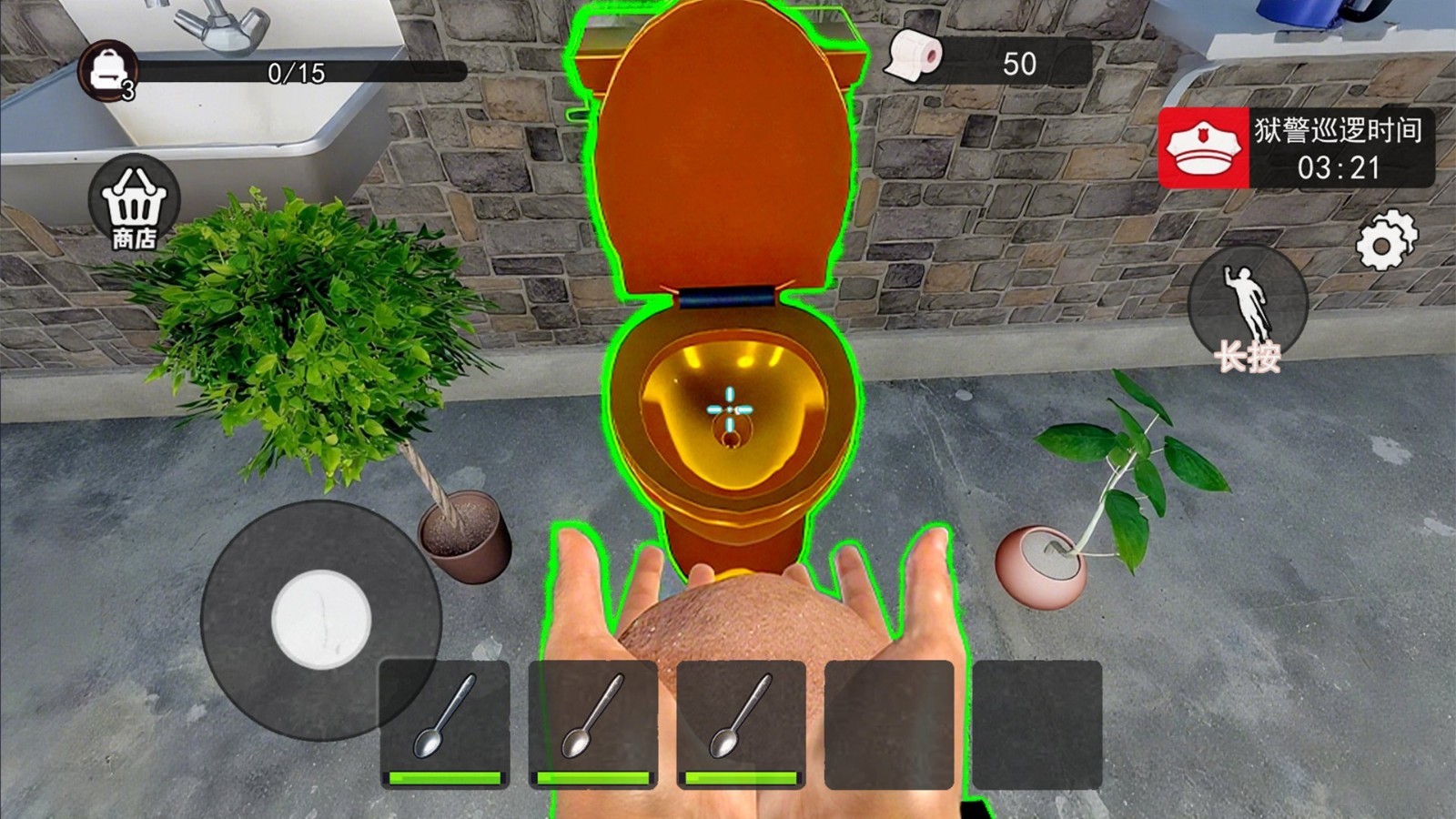Viewport: 1456px width, 819px height.
Task: Select the third spoon hotbar slot
Action: 742,719
